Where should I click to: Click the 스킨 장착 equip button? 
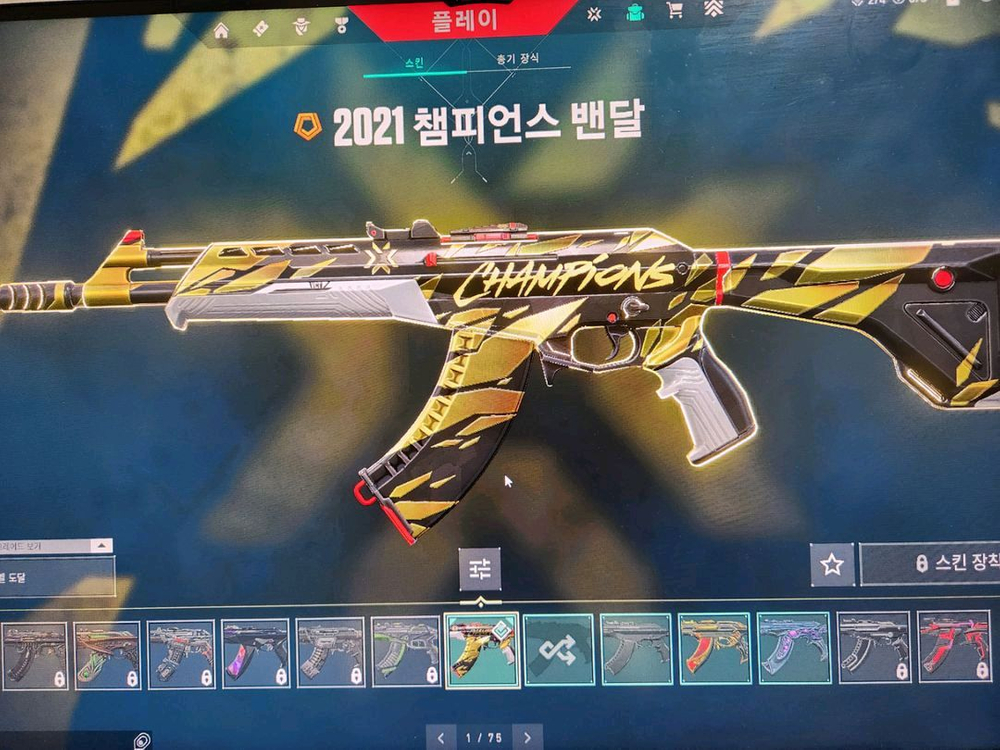click(930, 564)
